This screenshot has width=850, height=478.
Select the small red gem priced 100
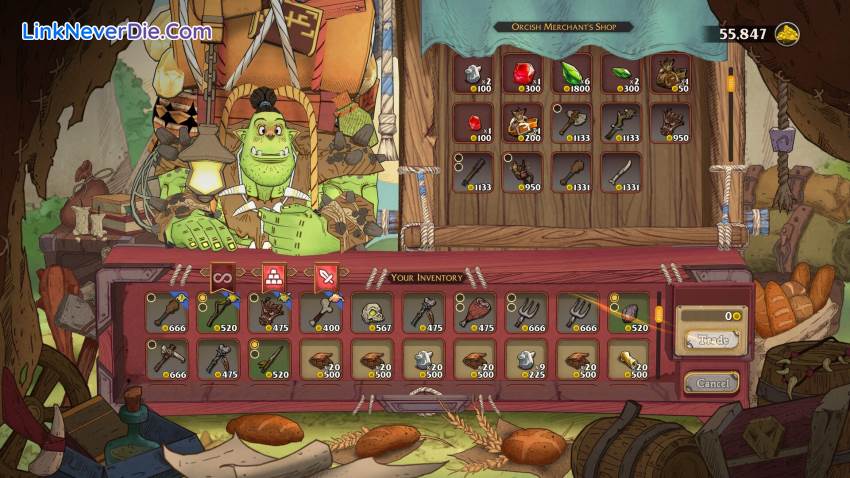(473, 125)
